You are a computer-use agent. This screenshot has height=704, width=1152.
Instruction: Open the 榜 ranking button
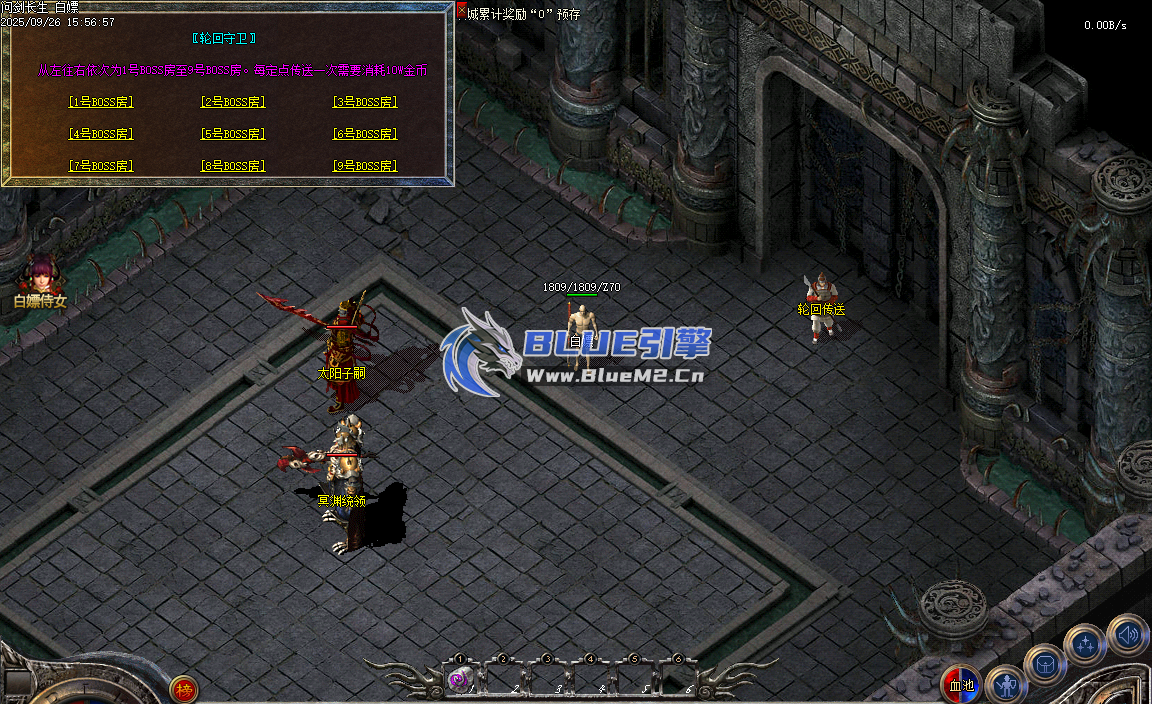(x=184, y=689)
